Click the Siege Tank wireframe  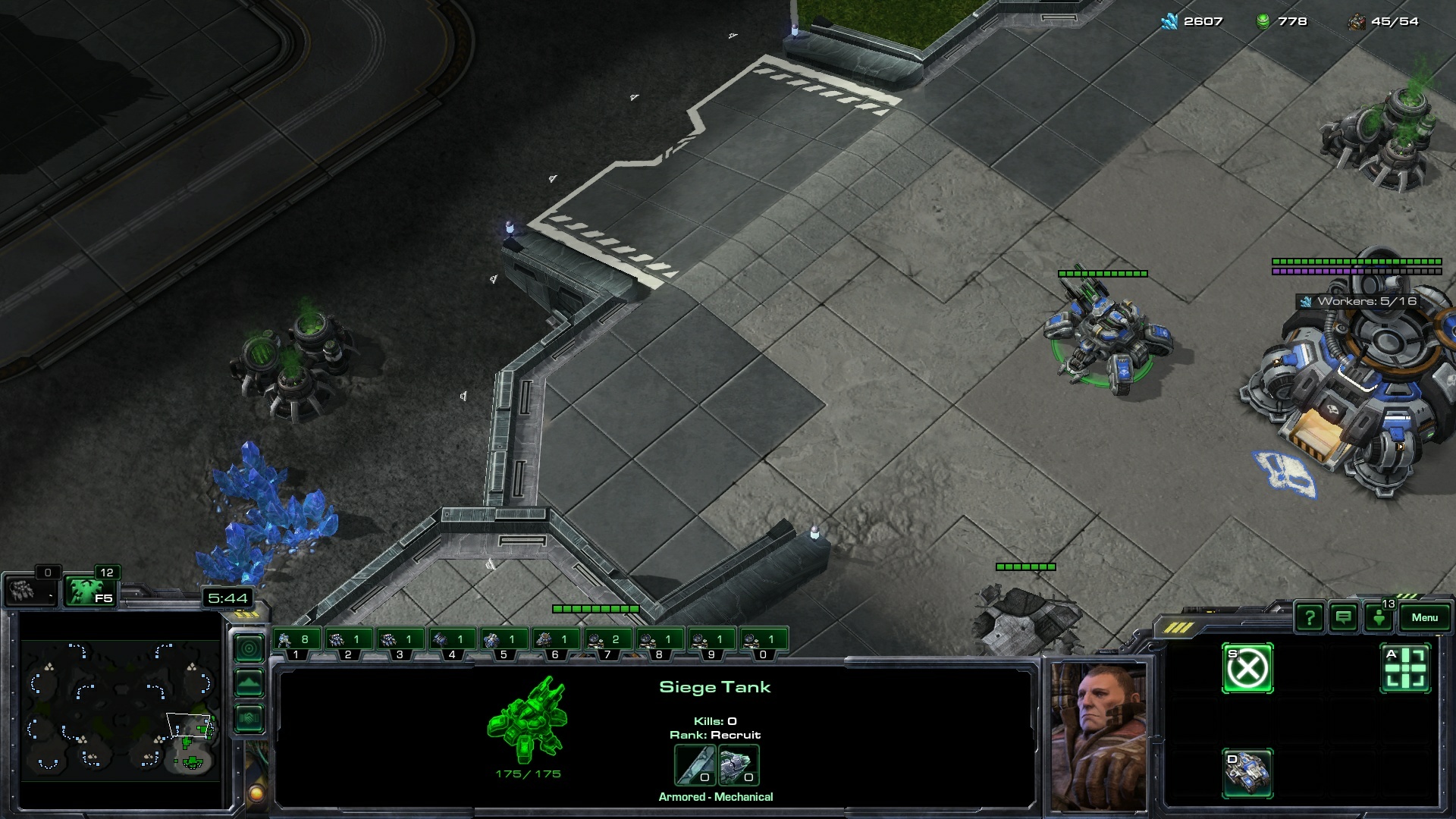tap(528, 719)
